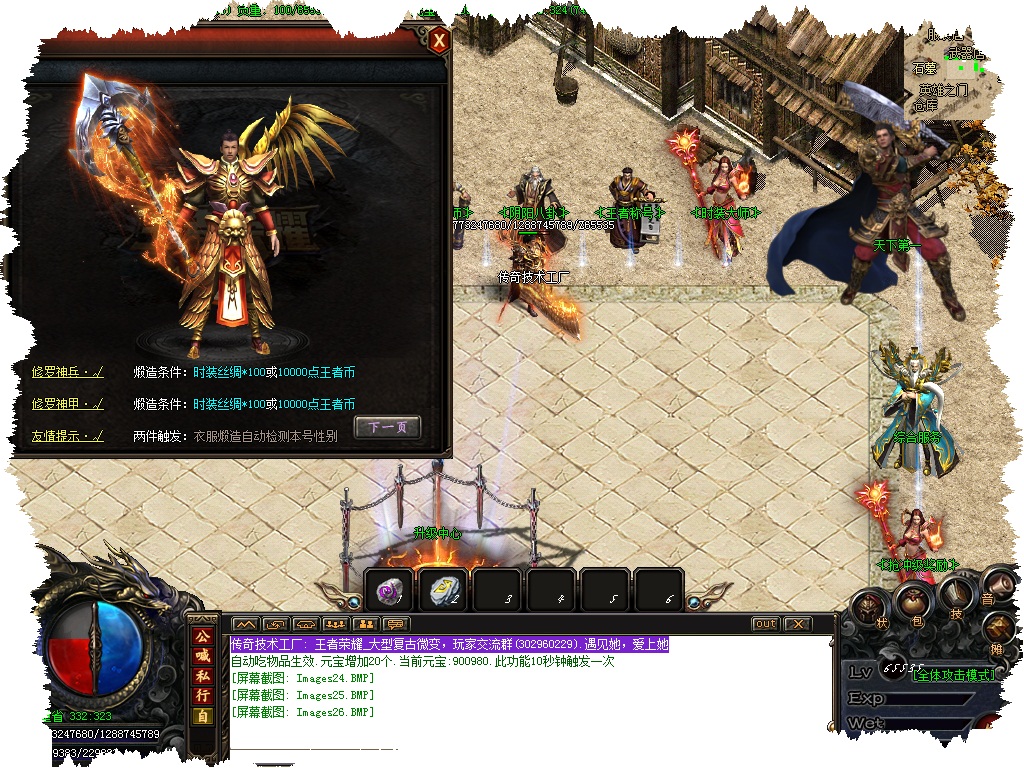Screen dimensions: 1024x768
Task: Close the fashion forging dialog
Action: [439, 41]
